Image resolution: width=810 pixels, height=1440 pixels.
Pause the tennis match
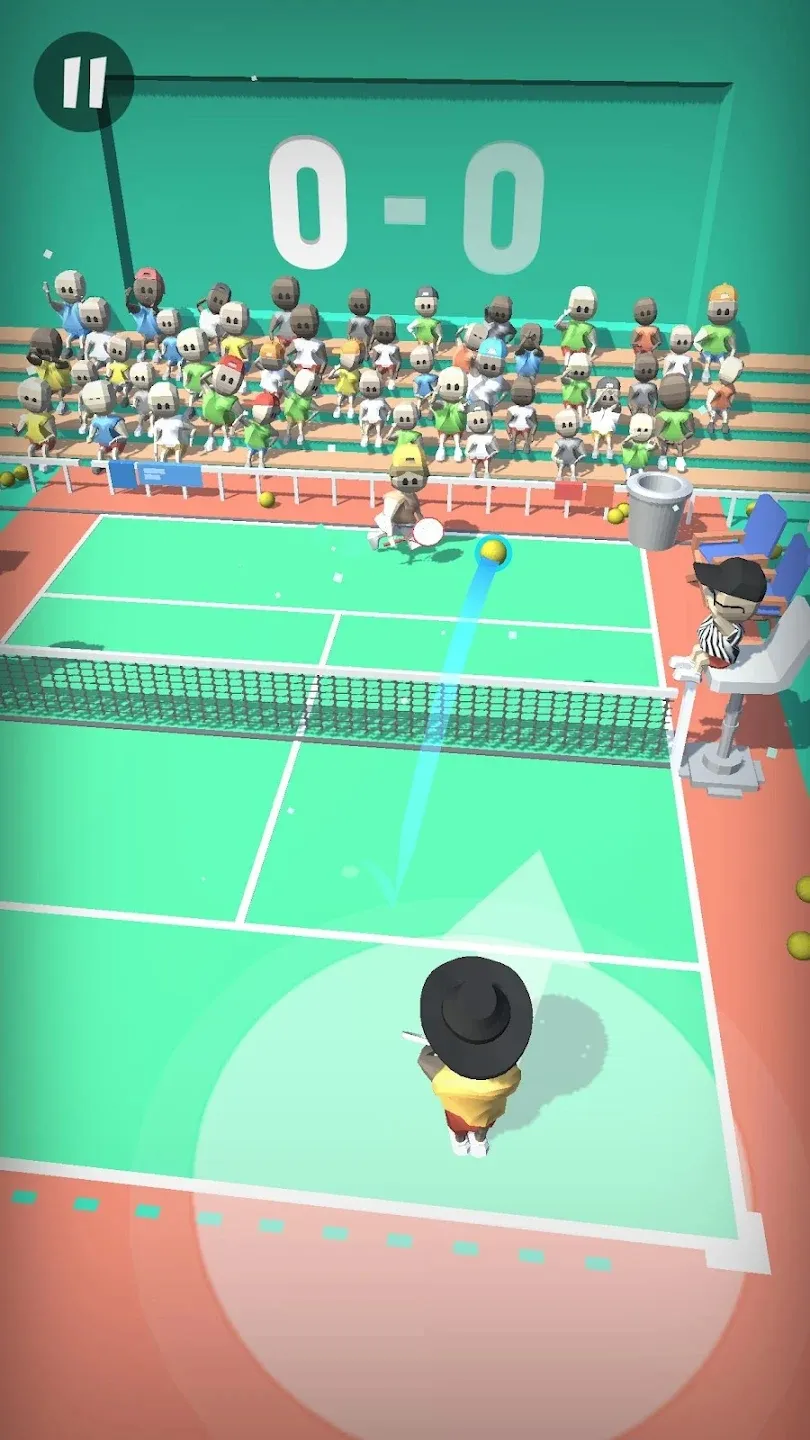(83, 82)
